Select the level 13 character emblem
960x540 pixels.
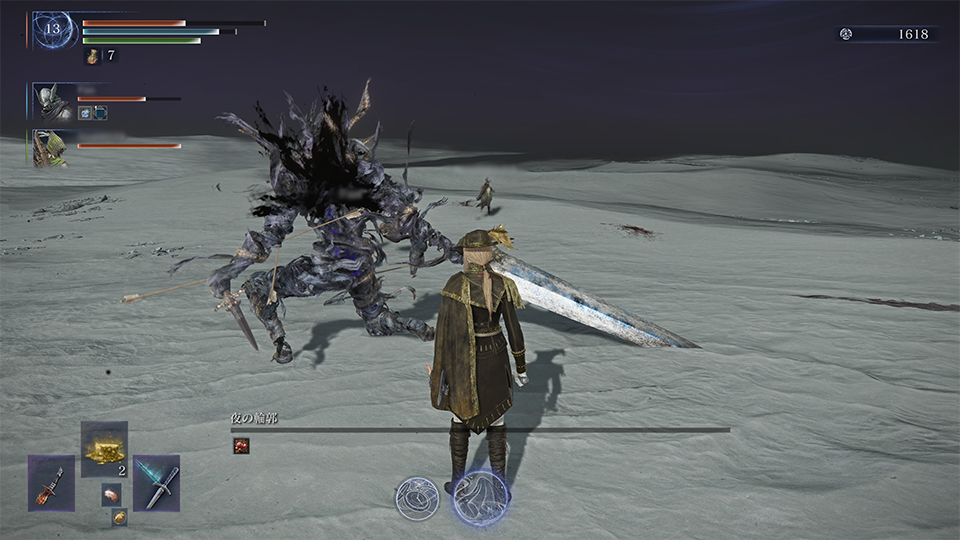click(52, 31)
